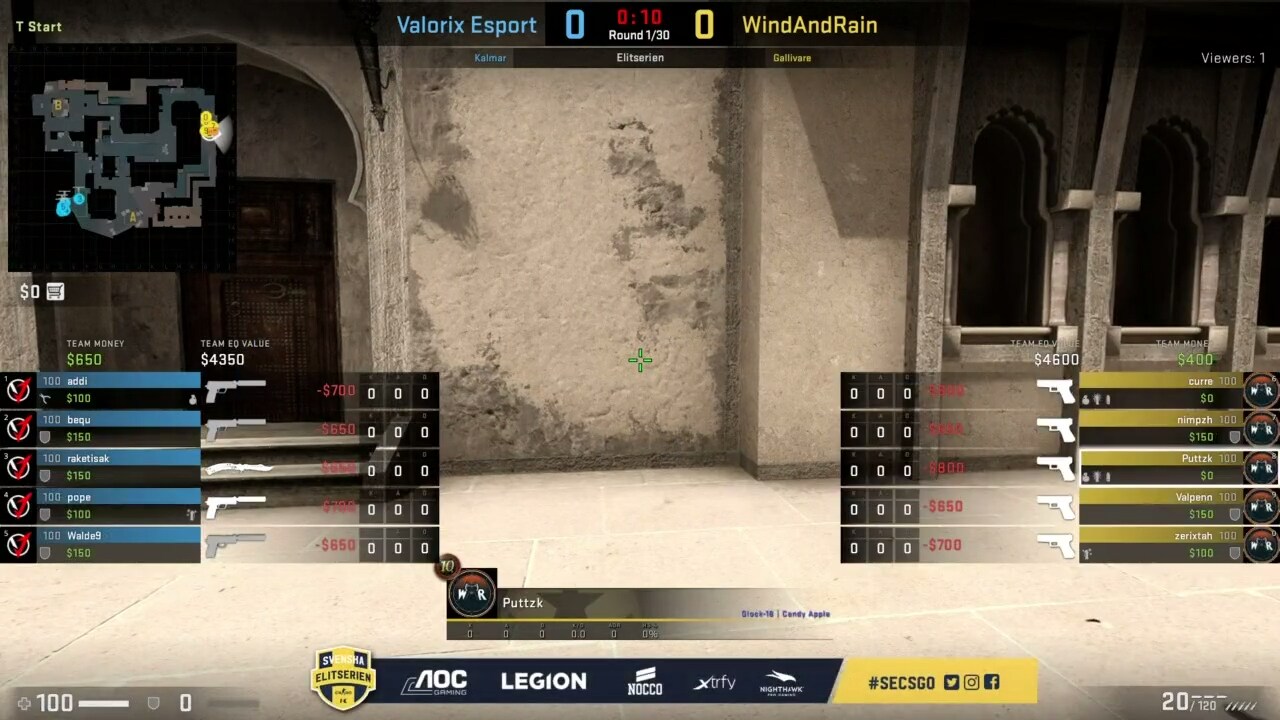Click the Glock icon in nimpzh's row
Screen dimensions: 1280x720
(1057, 430)
